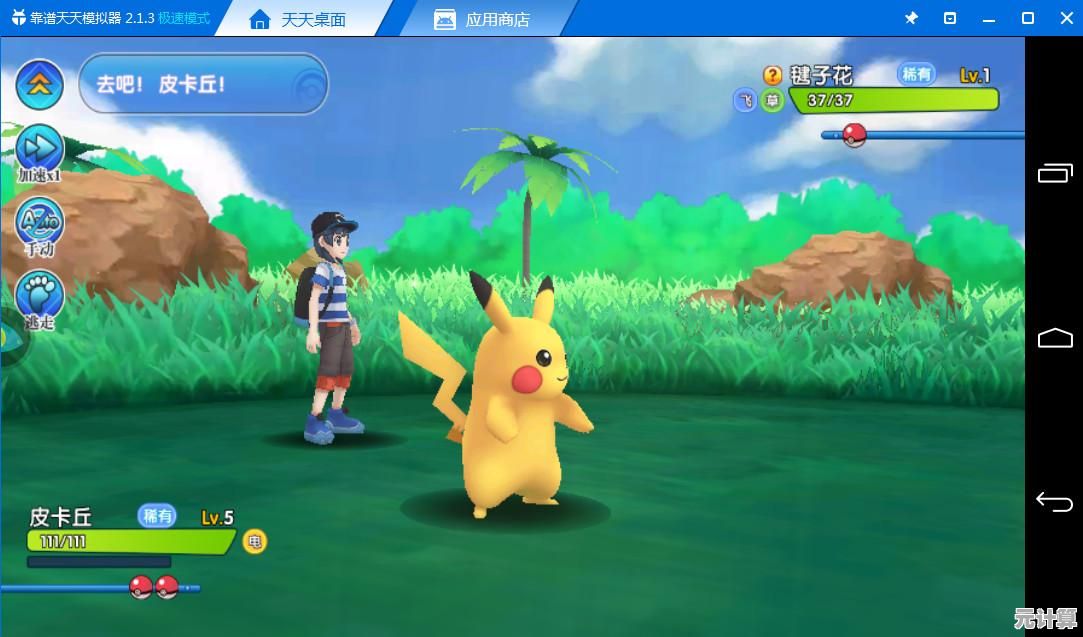The image size is (1083, 637).
Task: Flee the battle with the 逃走 button
Action: 39,296
